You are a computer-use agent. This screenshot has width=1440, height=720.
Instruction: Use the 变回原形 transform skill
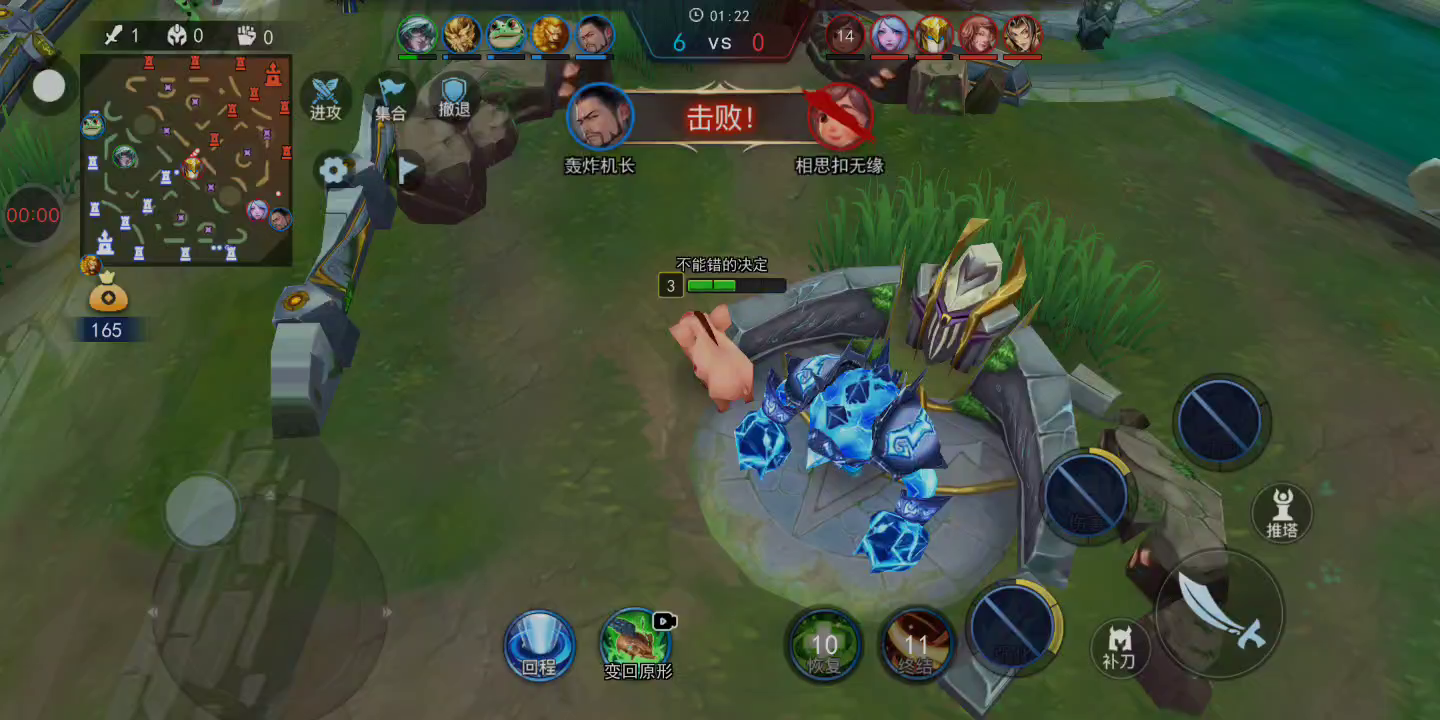637,644
